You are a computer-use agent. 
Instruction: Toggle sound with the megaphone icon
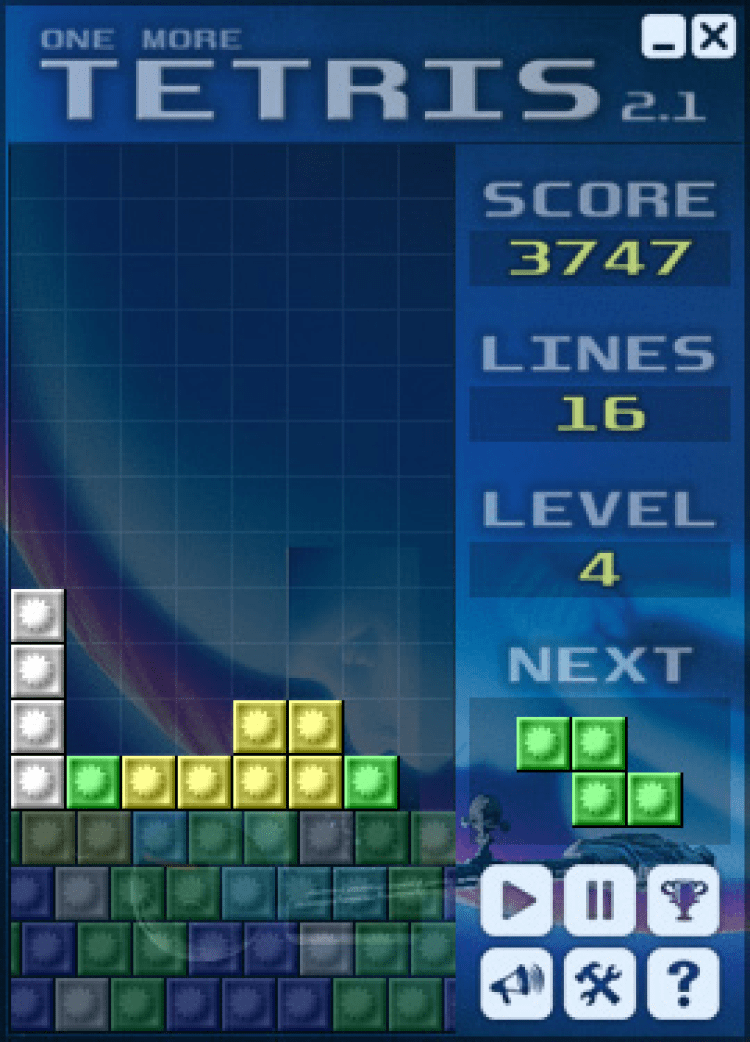click(x=516, y=984)
